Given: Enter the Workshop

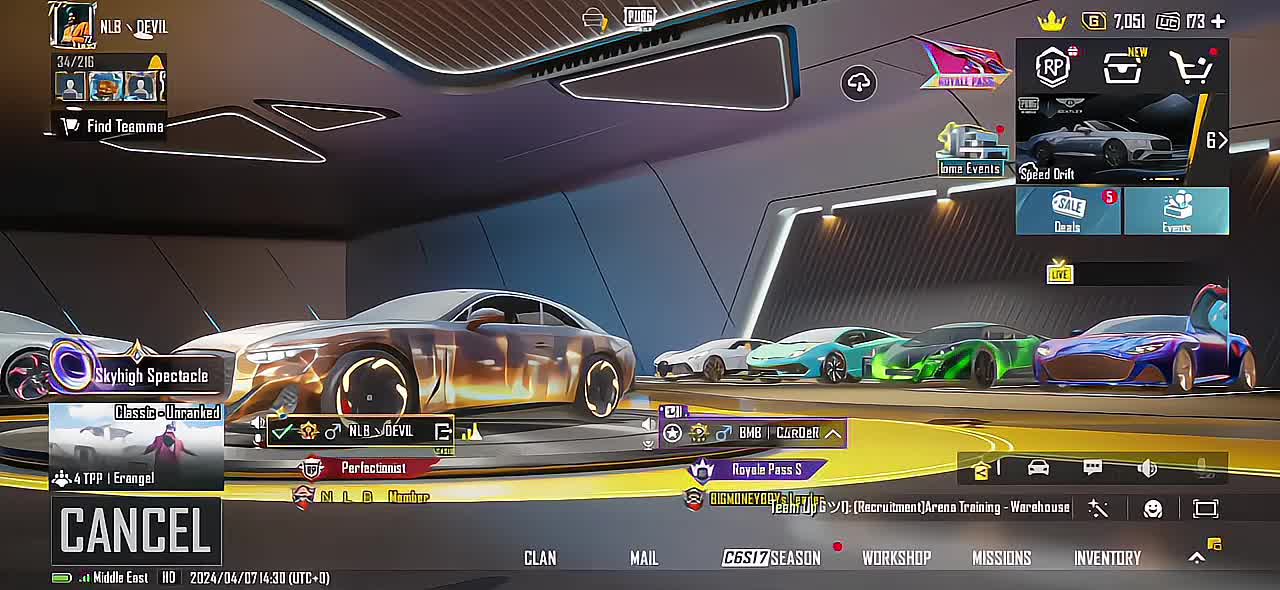Looking at the screenshot, I should [896, 558].
